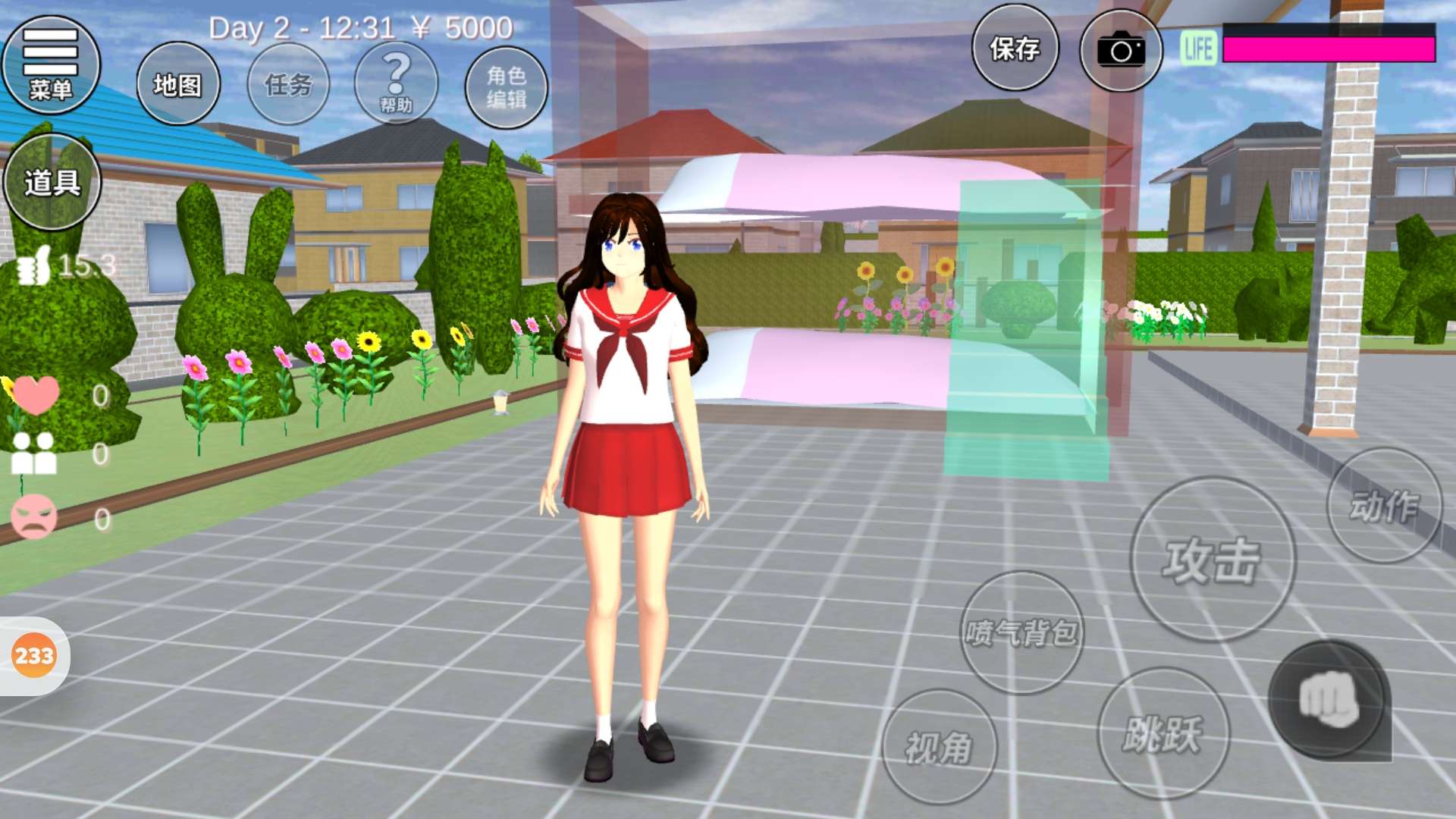Open the 动作 actions menu
Viewport: 1456px width, 819px height.
pyautogui.click(x=1384, y=506)
